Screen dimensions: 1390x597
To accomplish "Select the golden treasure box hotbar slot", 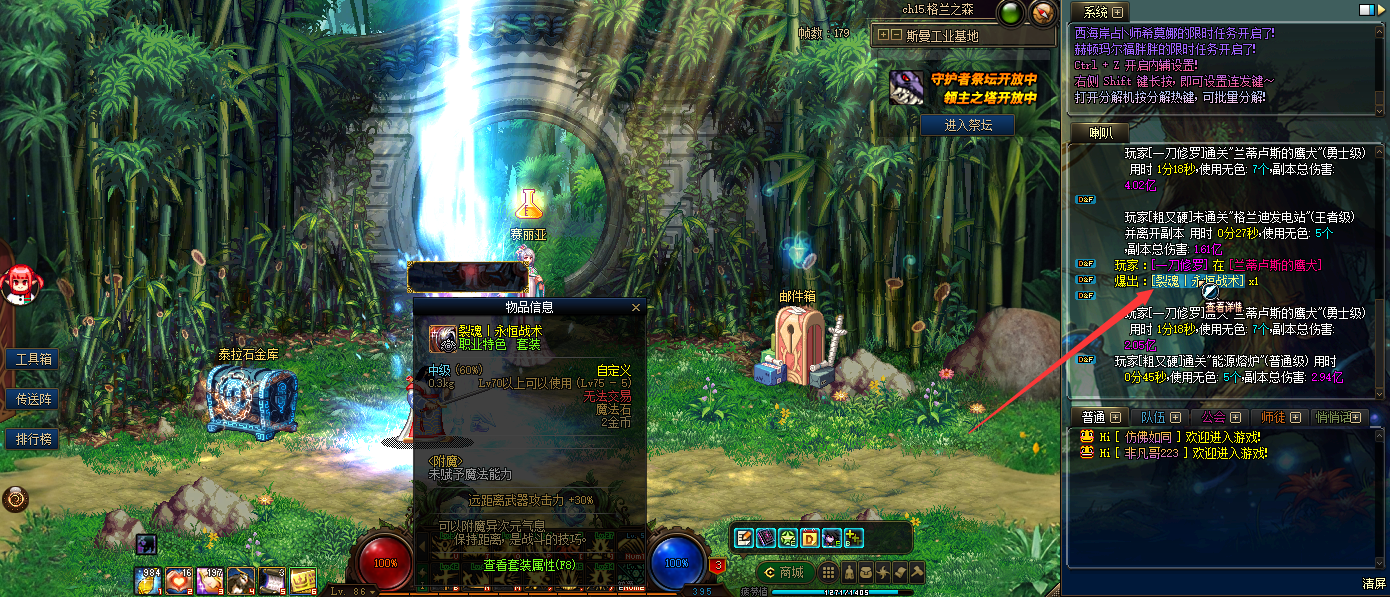I will tap(303, 578).
